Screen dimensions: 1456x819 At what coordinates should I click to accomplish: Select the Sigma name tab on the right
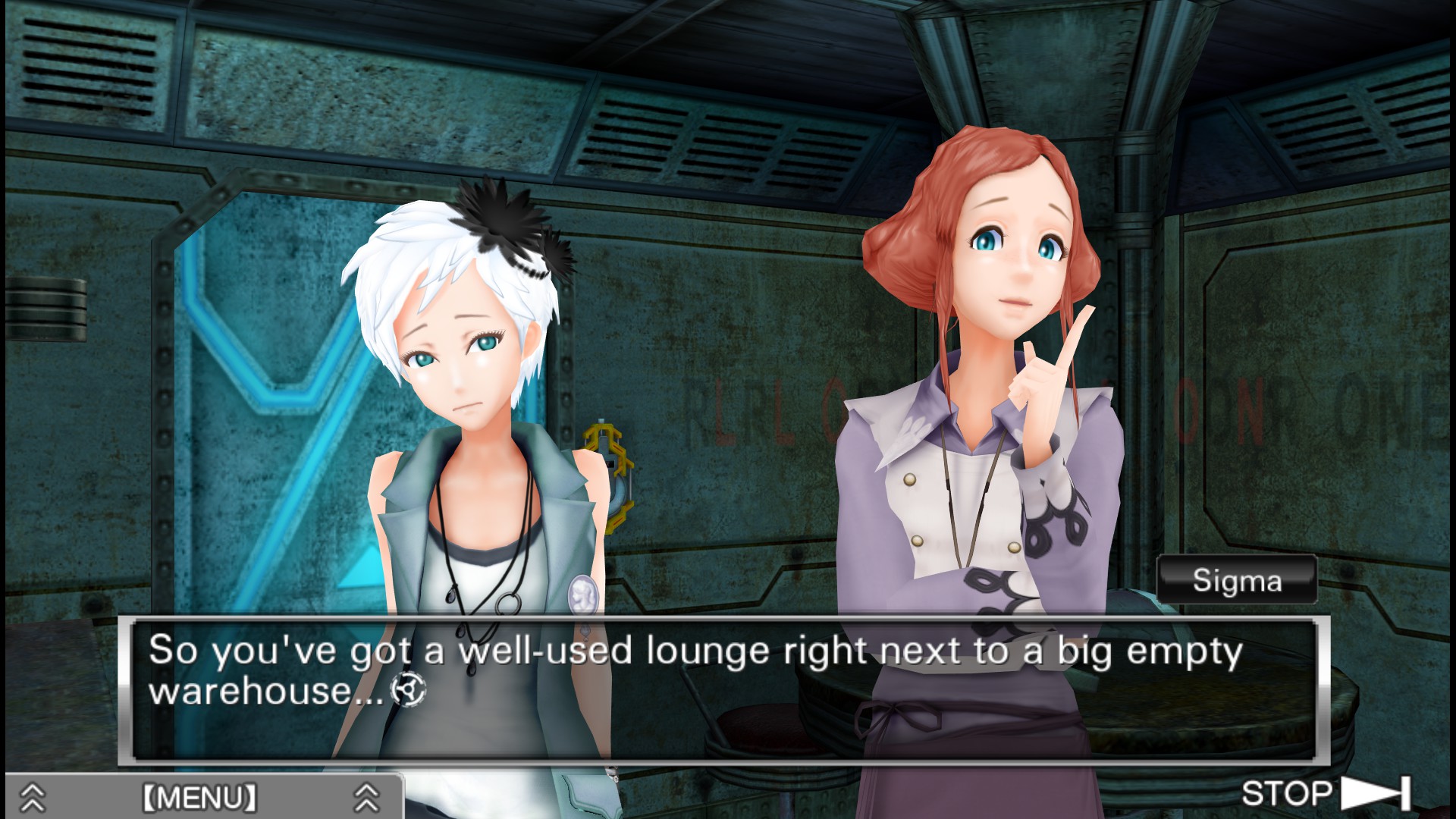[1237, 582]
